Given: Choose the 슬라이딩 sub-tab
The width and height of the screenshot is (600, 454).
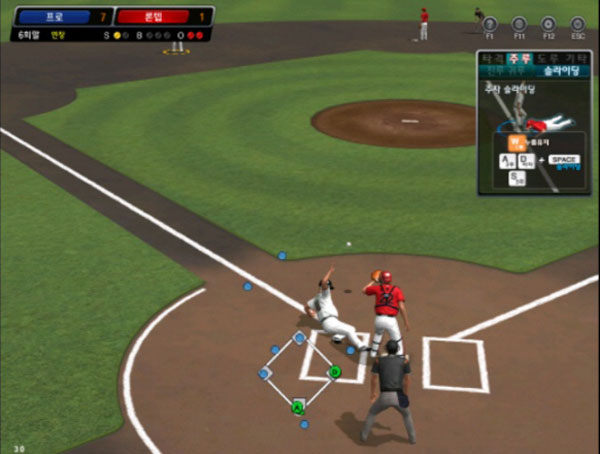Looking at the screenshot, I should pyautogui.click(x=560, y=71).
